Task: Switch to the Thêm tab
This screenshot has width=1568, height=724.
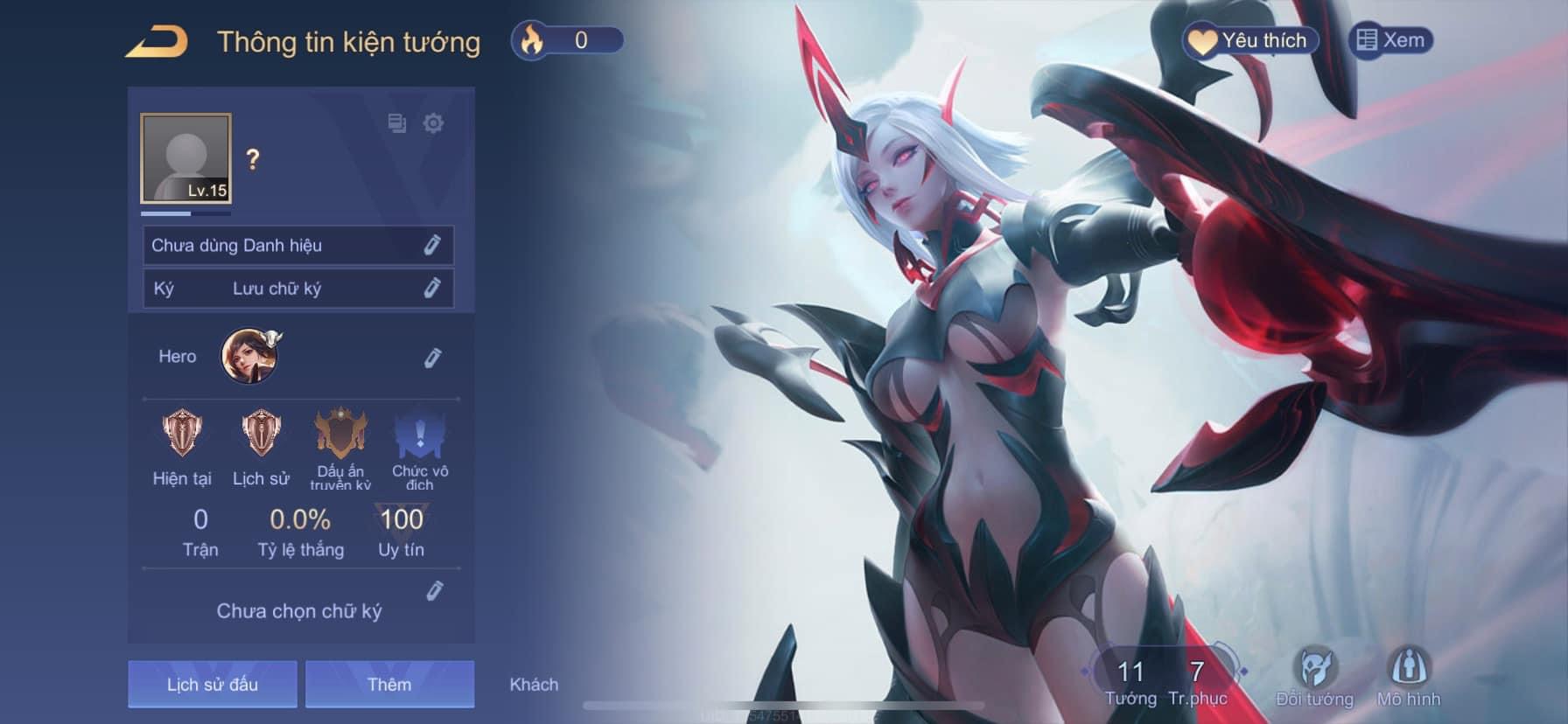Action: coord(389,684)
